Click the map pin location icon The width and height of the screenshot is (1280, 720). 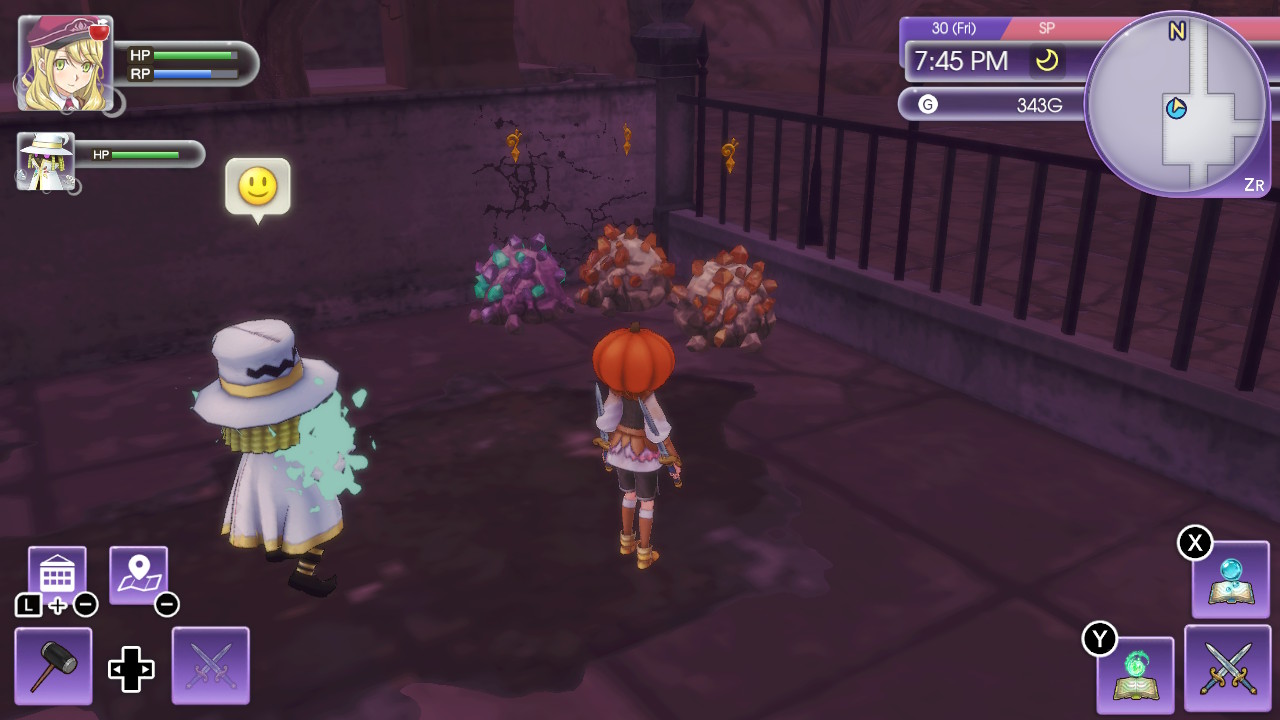point(140,568)
